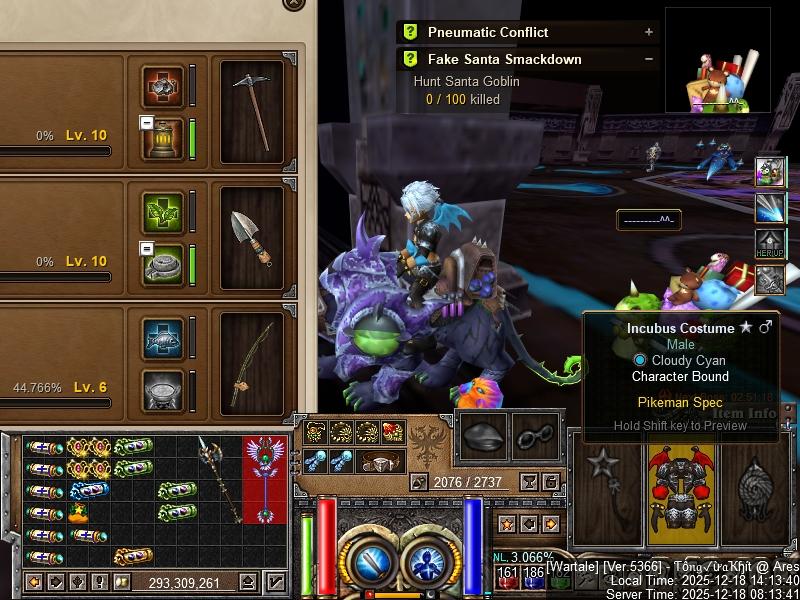Collapse the Fake Santa Smackdown quest

tap(648, 59)
